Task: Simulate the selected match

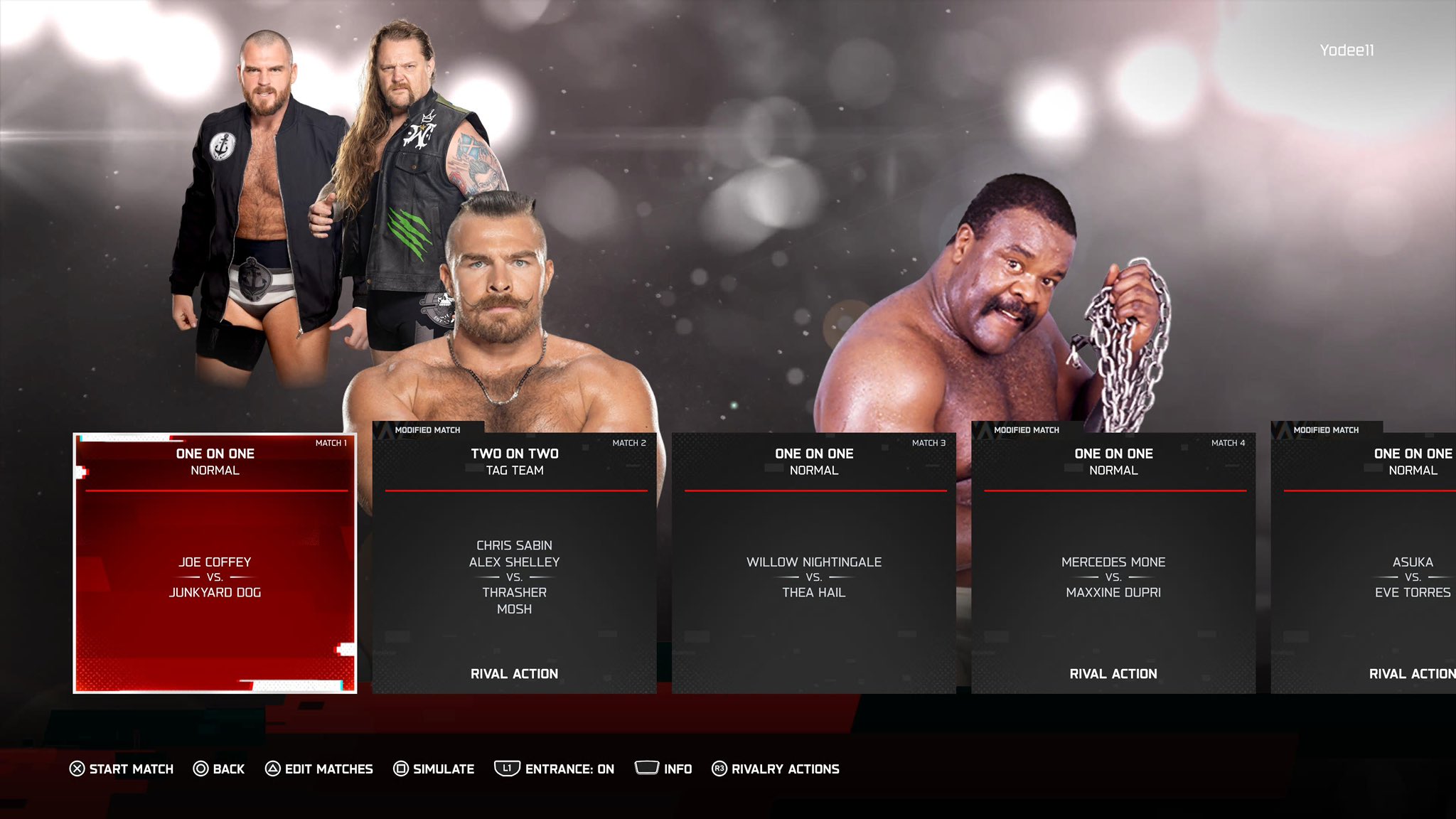Action: (x=434, y=769)
